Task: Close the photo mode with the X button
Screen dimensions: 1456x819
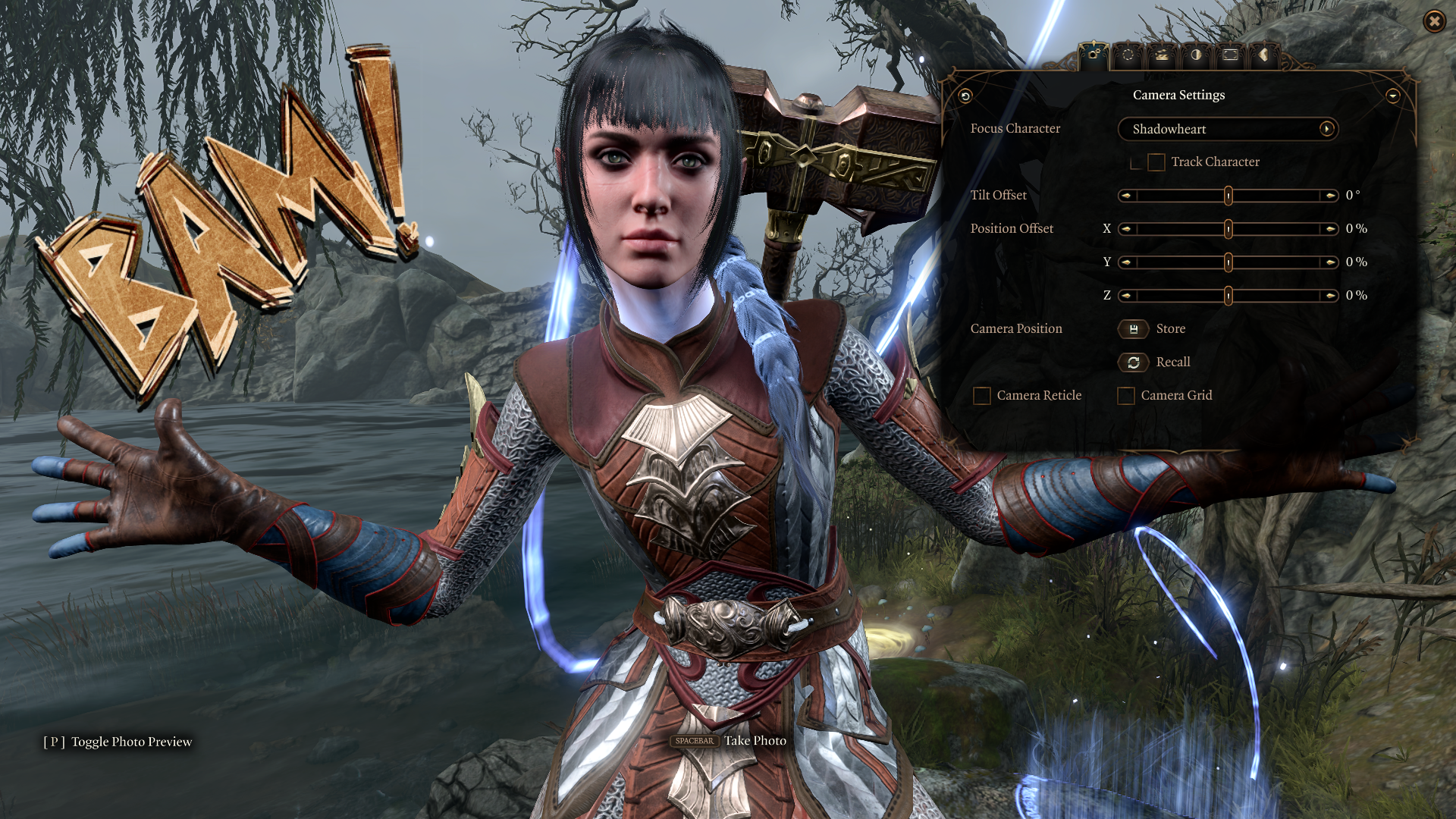Action: 1434,21
